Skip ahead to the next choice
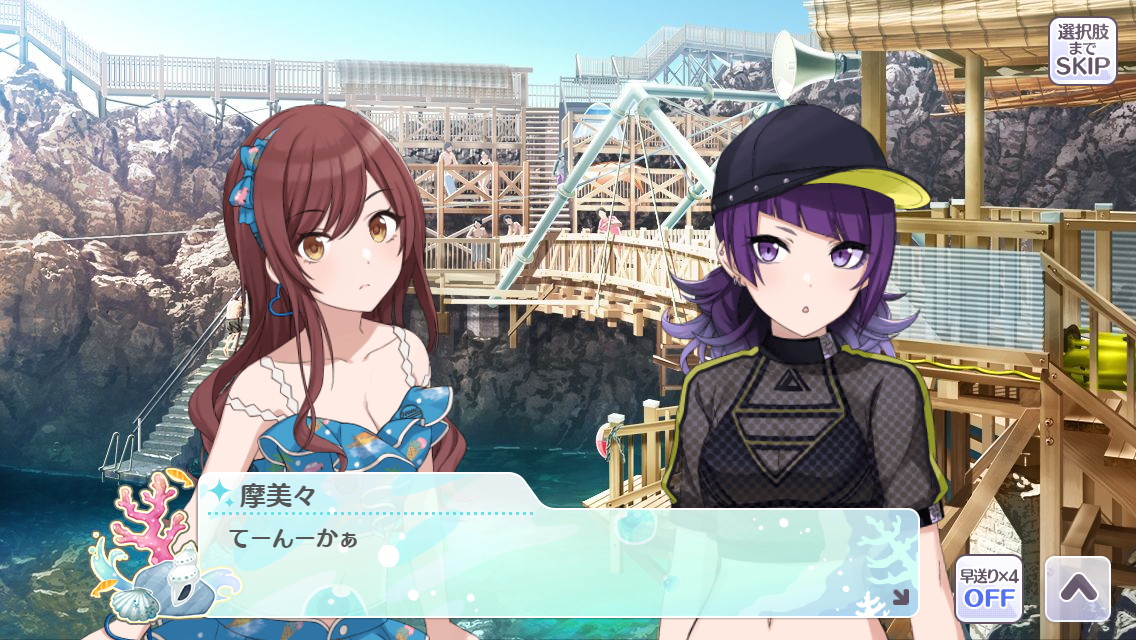 [1082, 50]
